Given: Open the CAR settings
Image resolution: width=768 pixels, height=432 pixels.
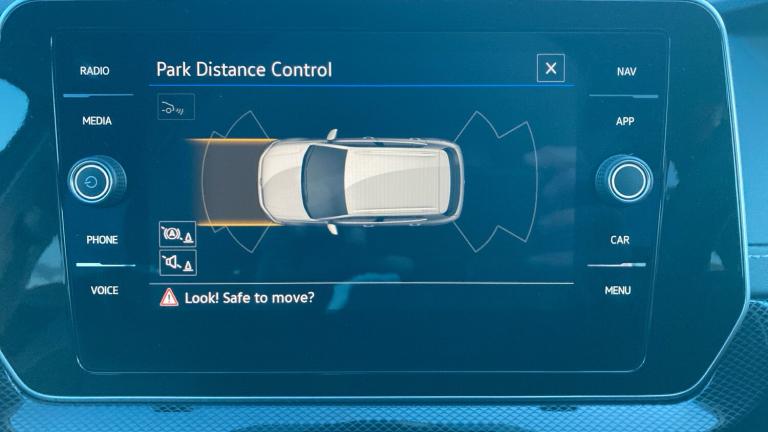Looking at the screenshot, I should [x=620, y=240].
